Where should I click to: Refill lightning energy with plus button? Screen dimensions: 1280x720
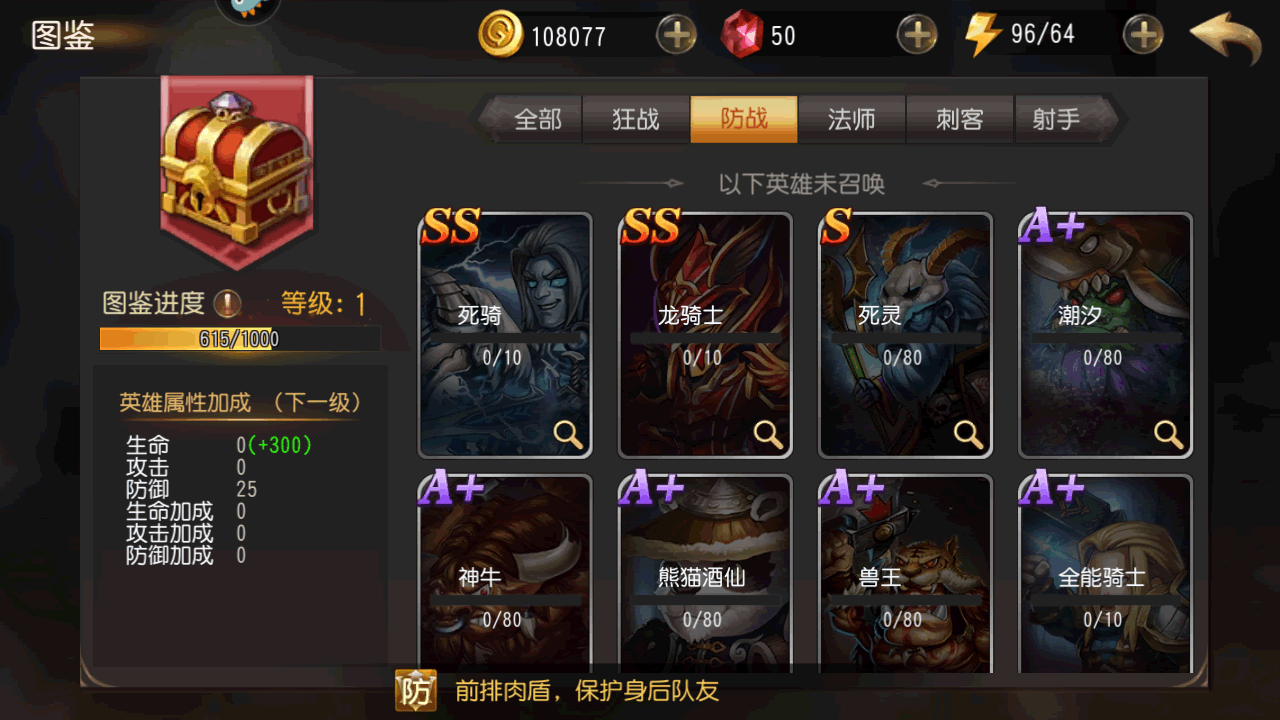coord(1143,36)
